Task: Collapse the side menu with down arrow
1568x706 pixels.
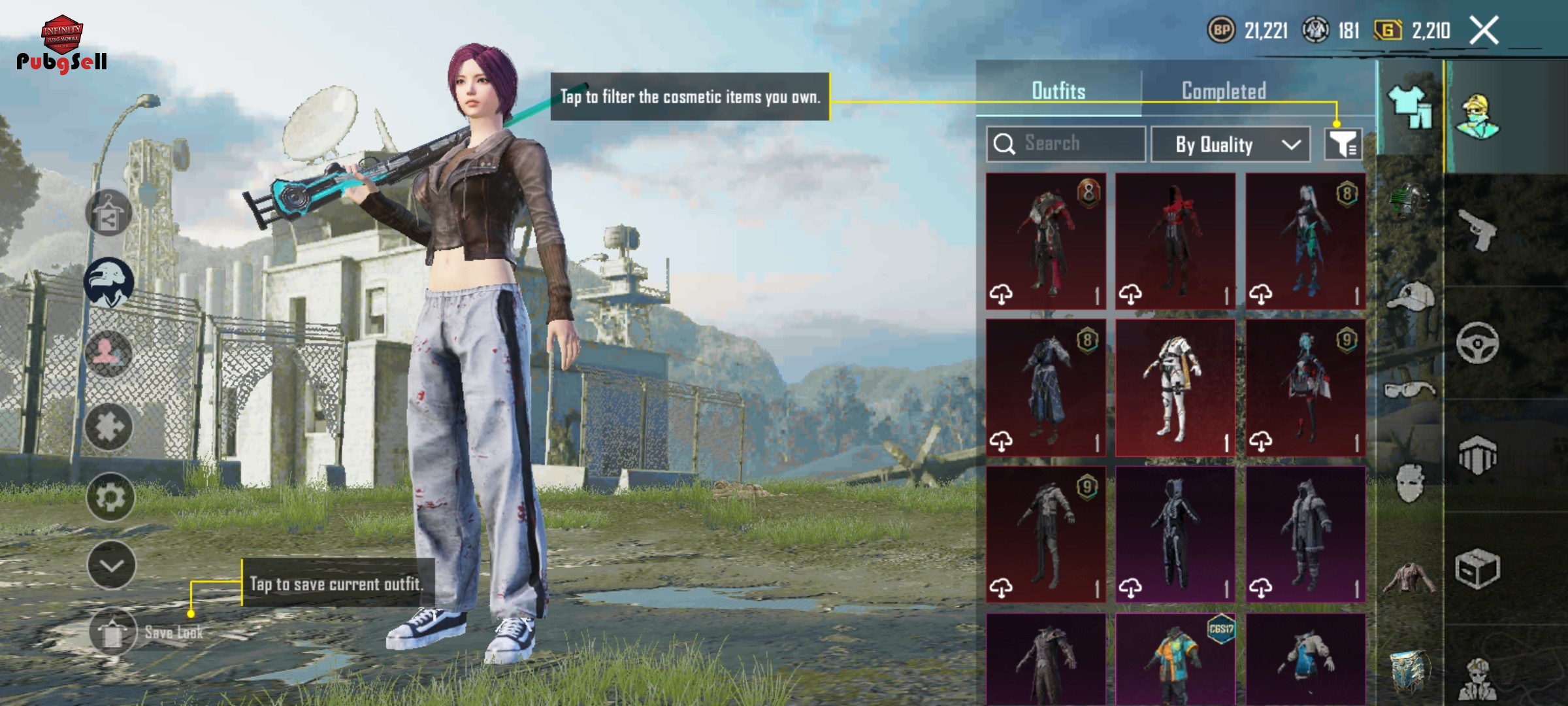Action: pyautogui.click(x=111, y=565)
